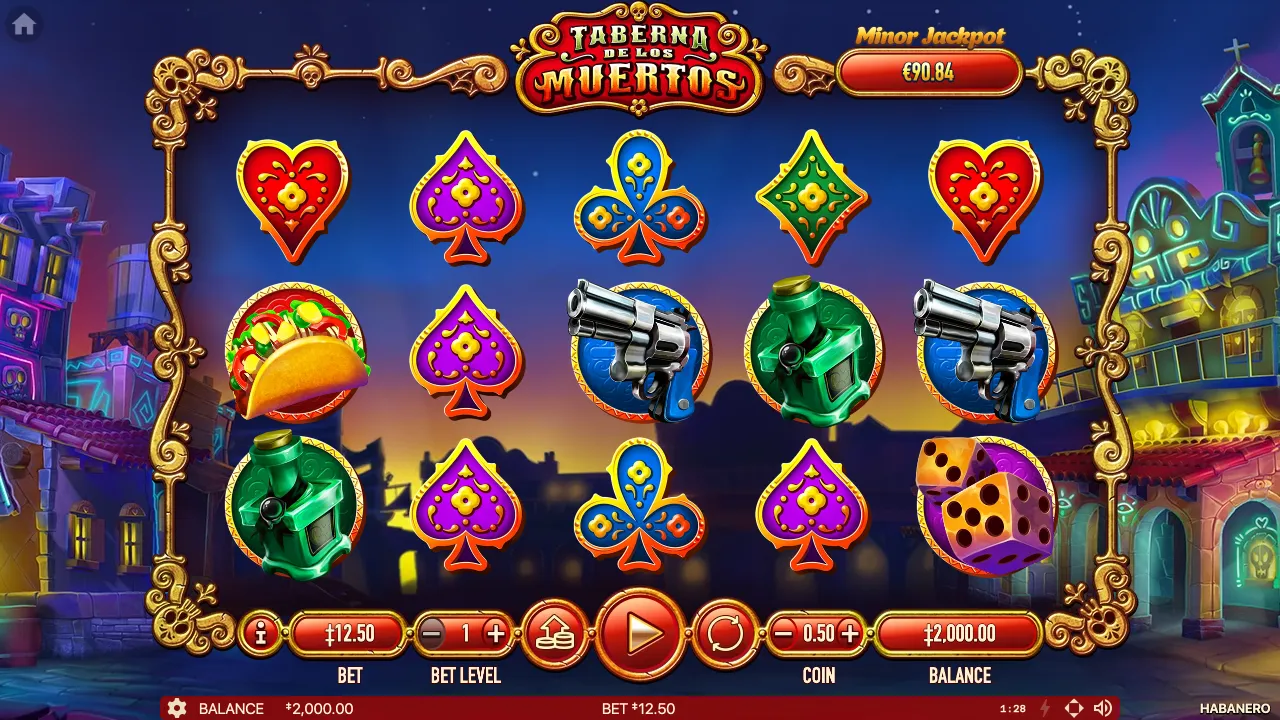This screenshot has width=1280, height=720.
Task: Enable Turbo mode with the lightning icon
Action: tap(1043, 708)
